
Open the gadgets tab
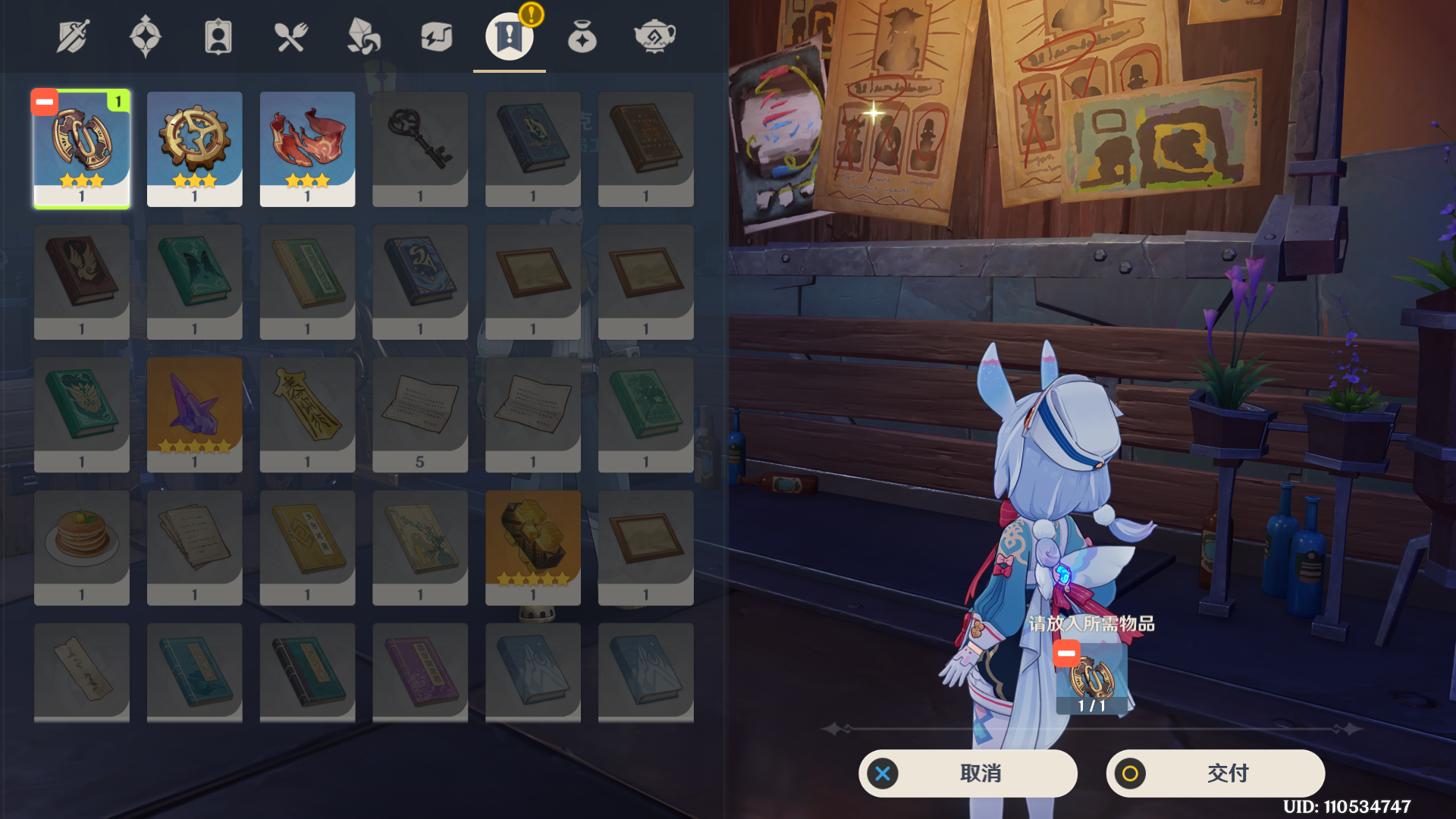pos(436,36)
